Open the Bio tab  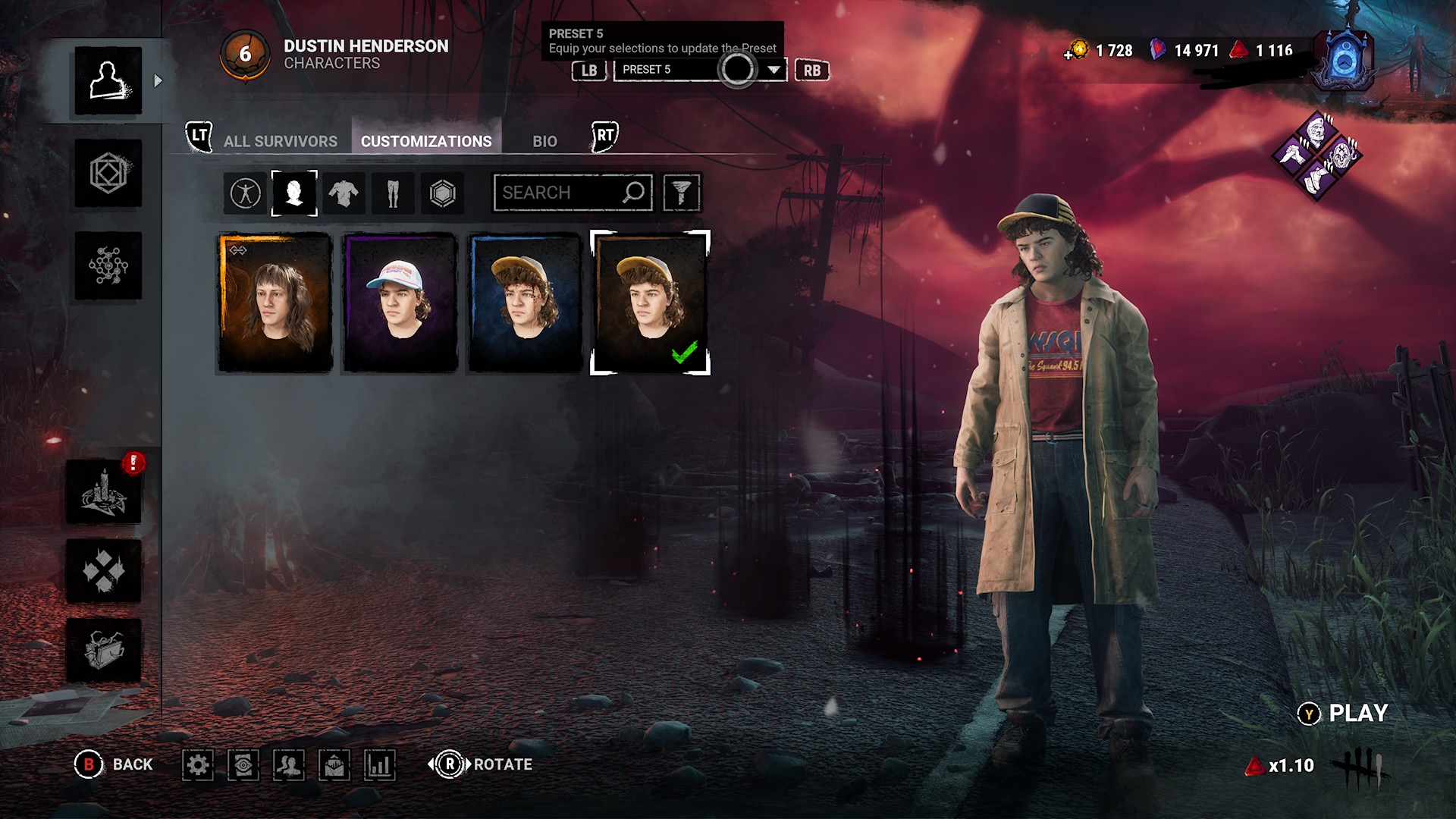tap(544, 141)
